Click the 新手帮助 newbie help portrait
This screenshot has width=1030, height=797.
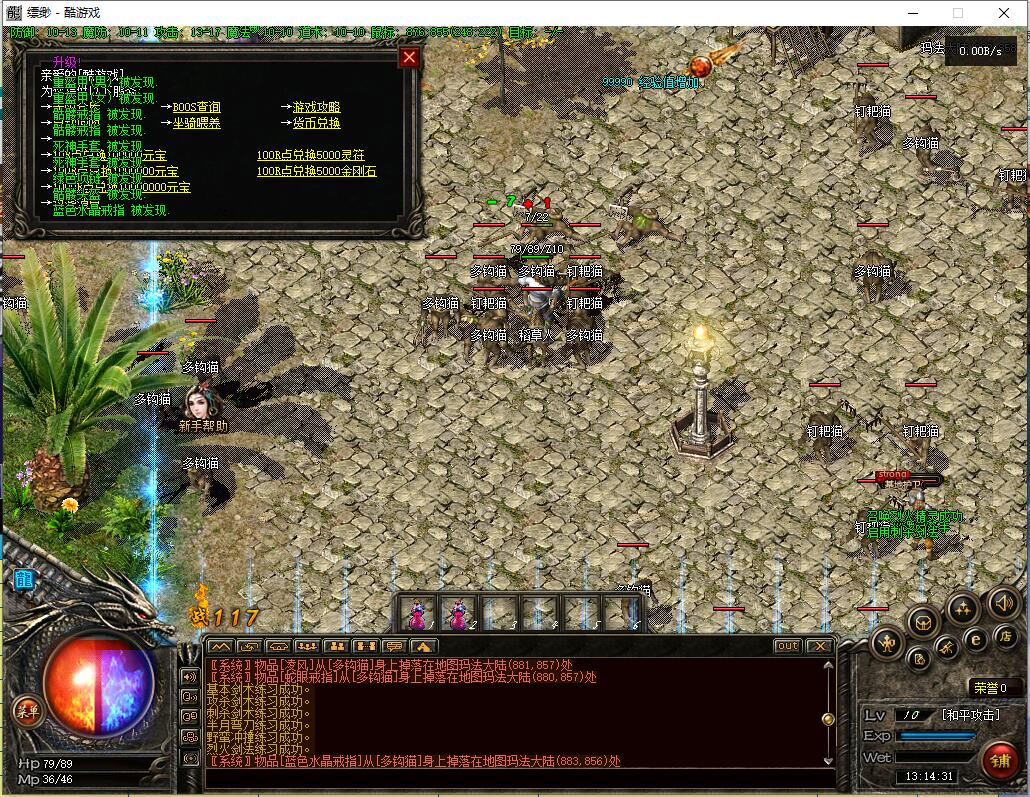tap(203, 404)
